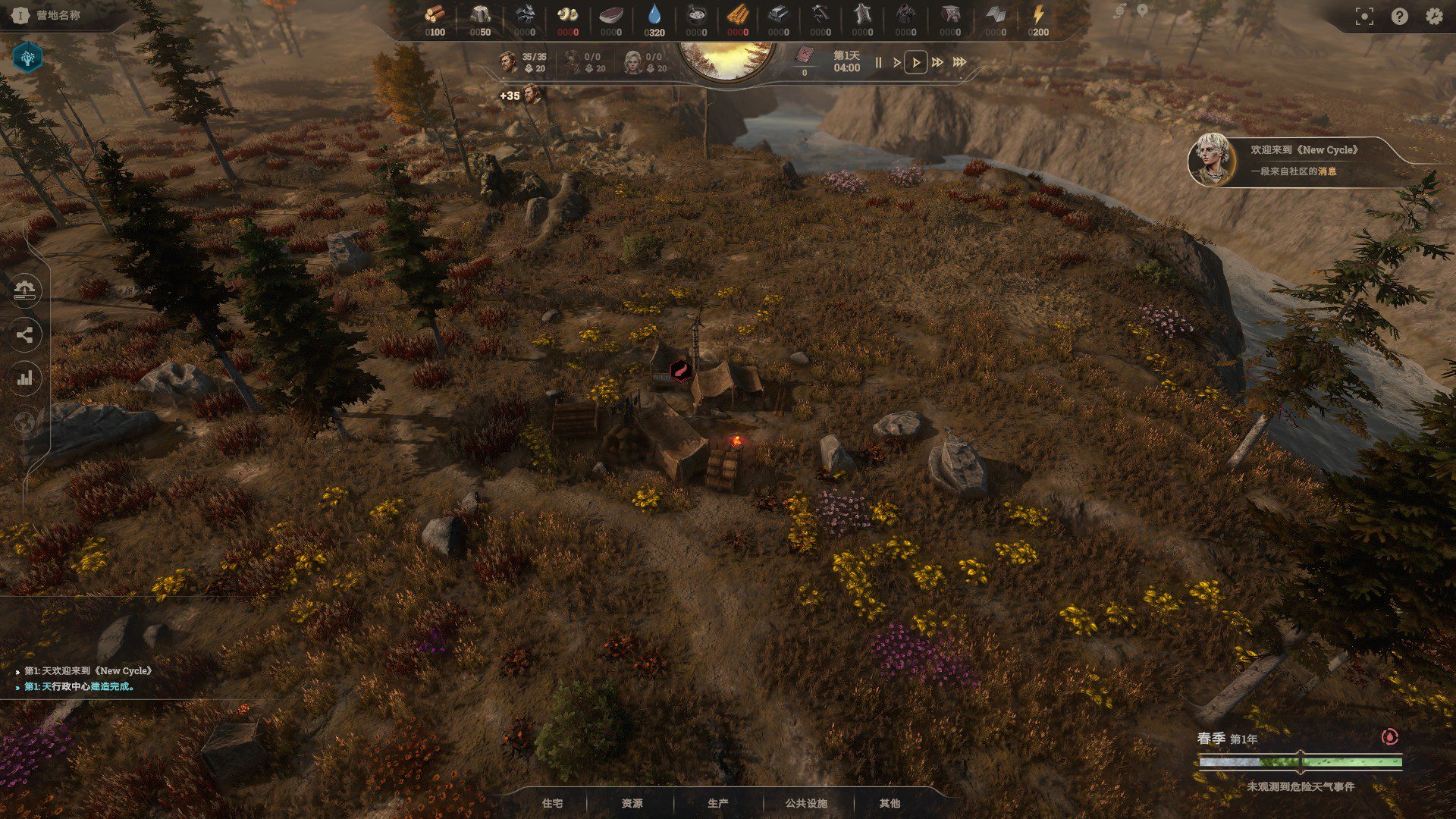This screenshot has width=1456, height=819.
Task: Click the gear-and-gauge icon in left sidebar
Action: pos(25,290)
